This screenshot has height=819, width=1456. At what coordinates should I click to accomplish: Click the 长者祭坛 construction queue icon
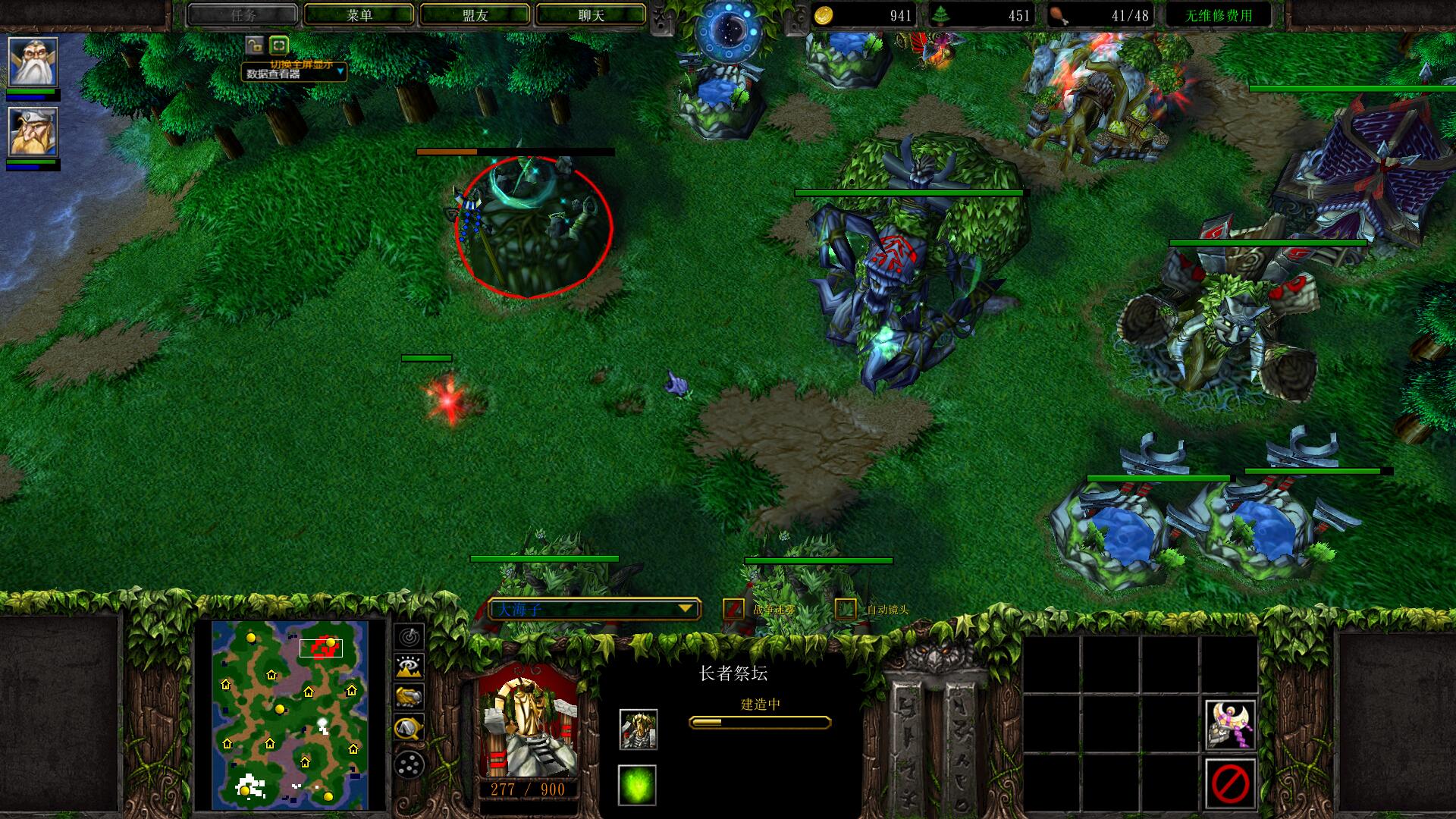tap(638, 730)
